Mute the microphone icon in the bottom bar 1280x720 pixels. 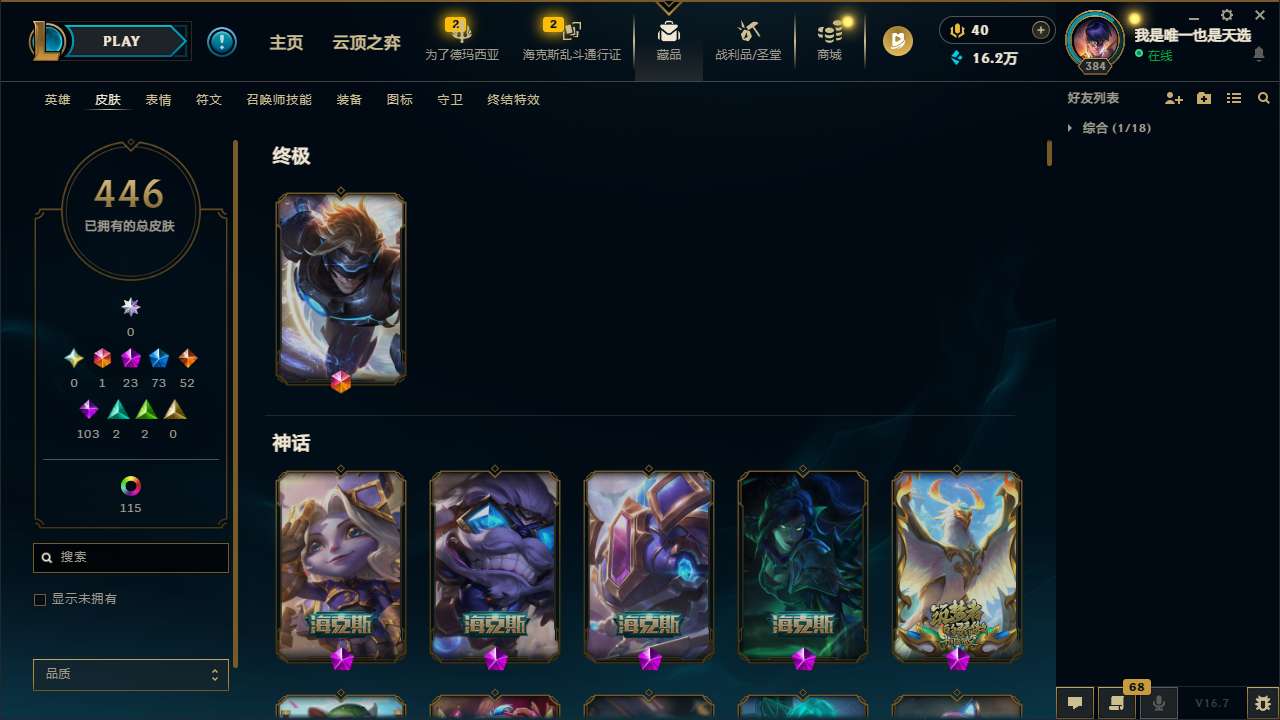point(1158,703)
